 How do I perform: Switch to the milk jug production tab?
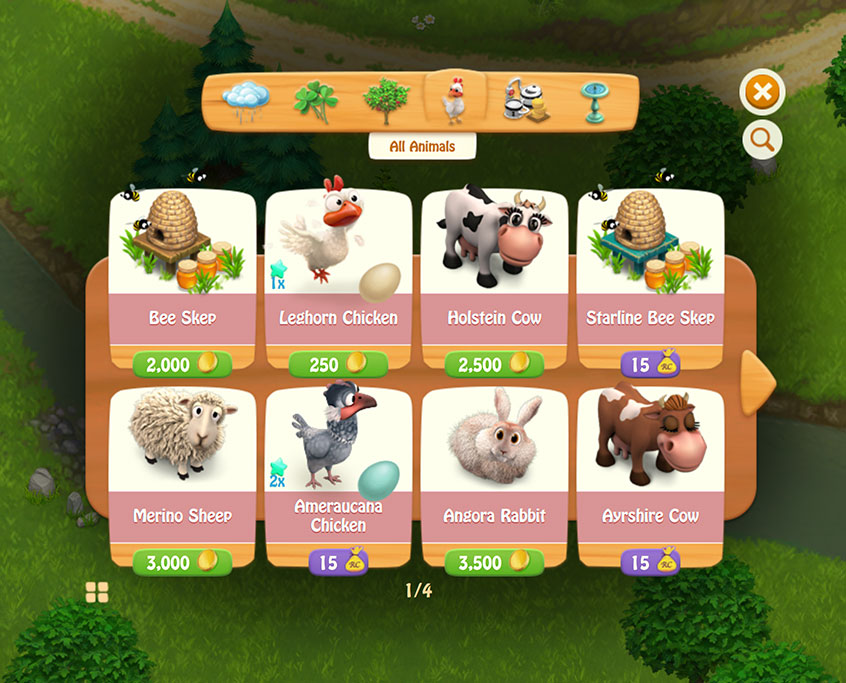point(526,100)
